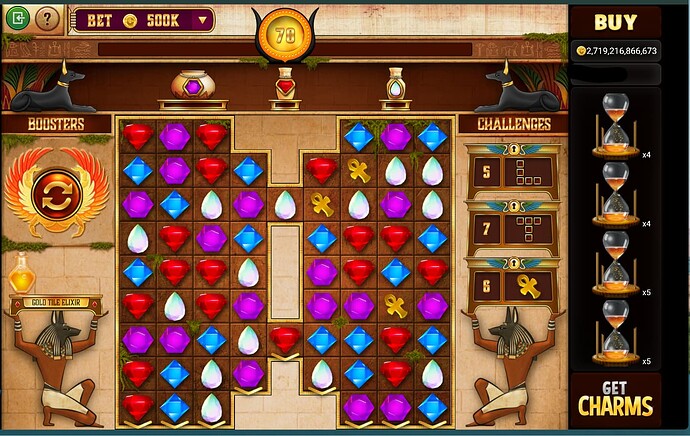Select the bottom hourglass charm

[616, 331]
